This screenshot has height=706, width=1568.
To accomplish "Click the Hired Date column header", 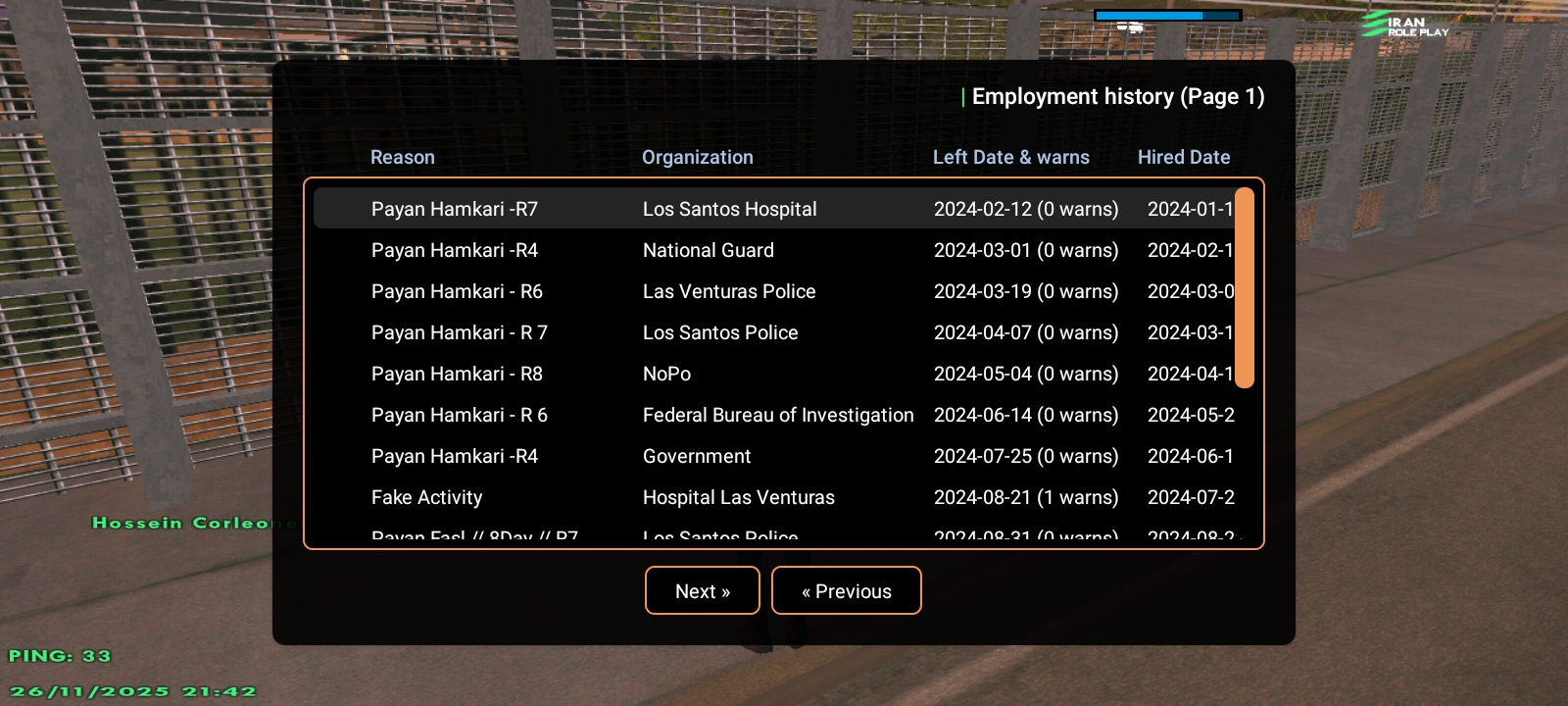I will tap(1183, 157).
